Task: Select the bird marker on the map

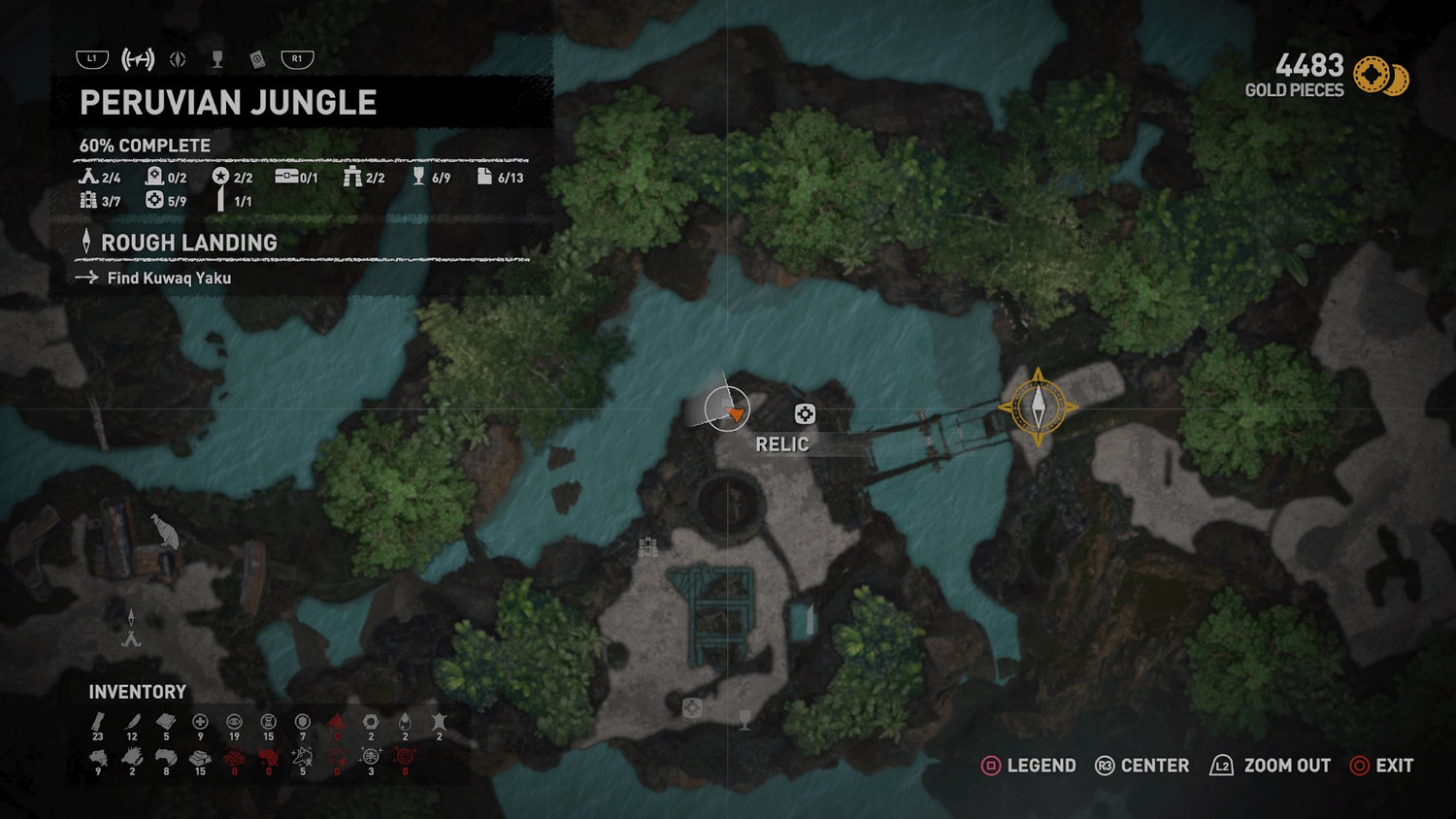Action: (165, 531)
